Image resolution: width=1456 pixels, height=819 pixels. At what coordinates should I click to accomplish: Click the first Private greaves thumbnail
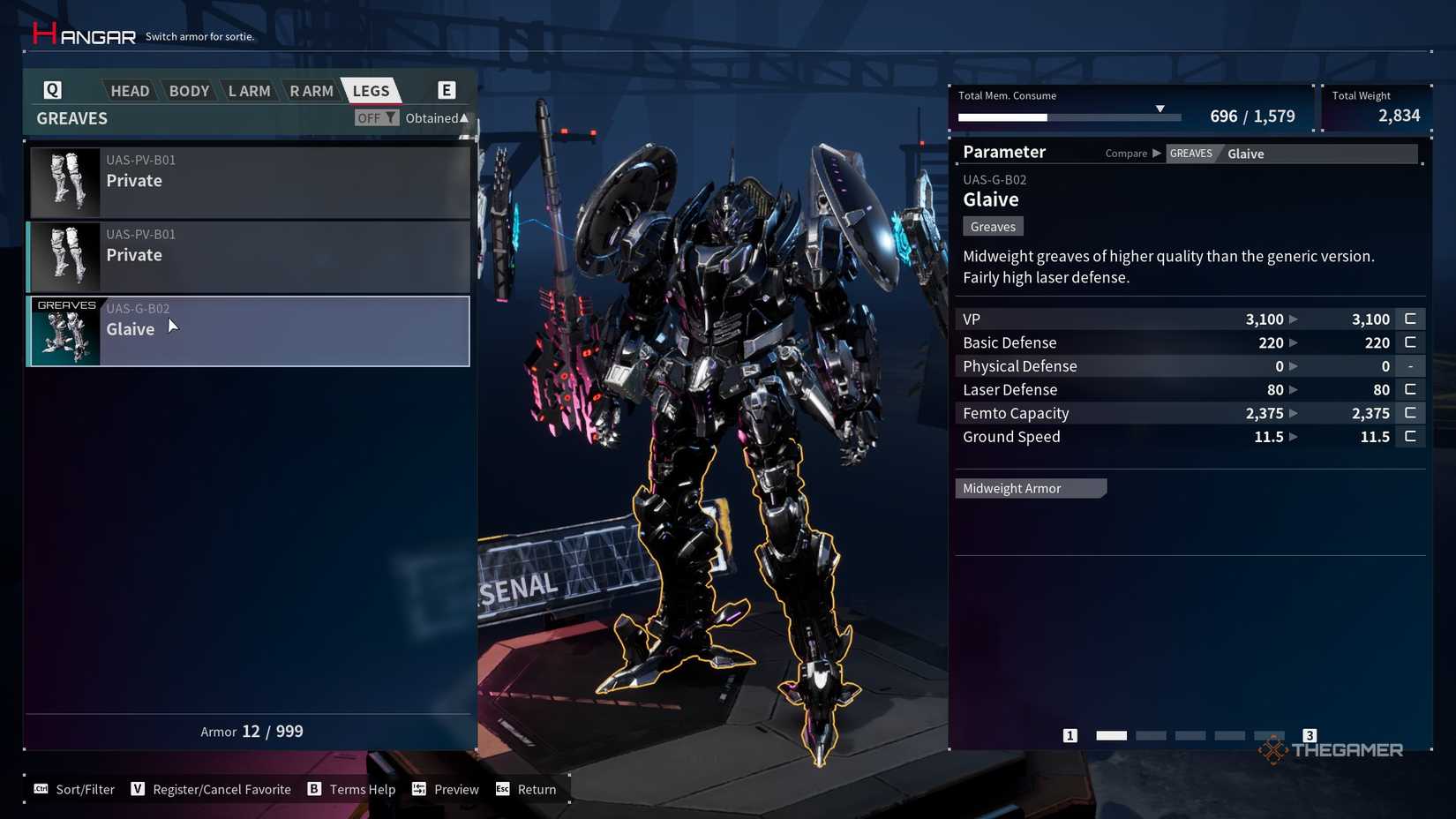click(x=65, y=182)
